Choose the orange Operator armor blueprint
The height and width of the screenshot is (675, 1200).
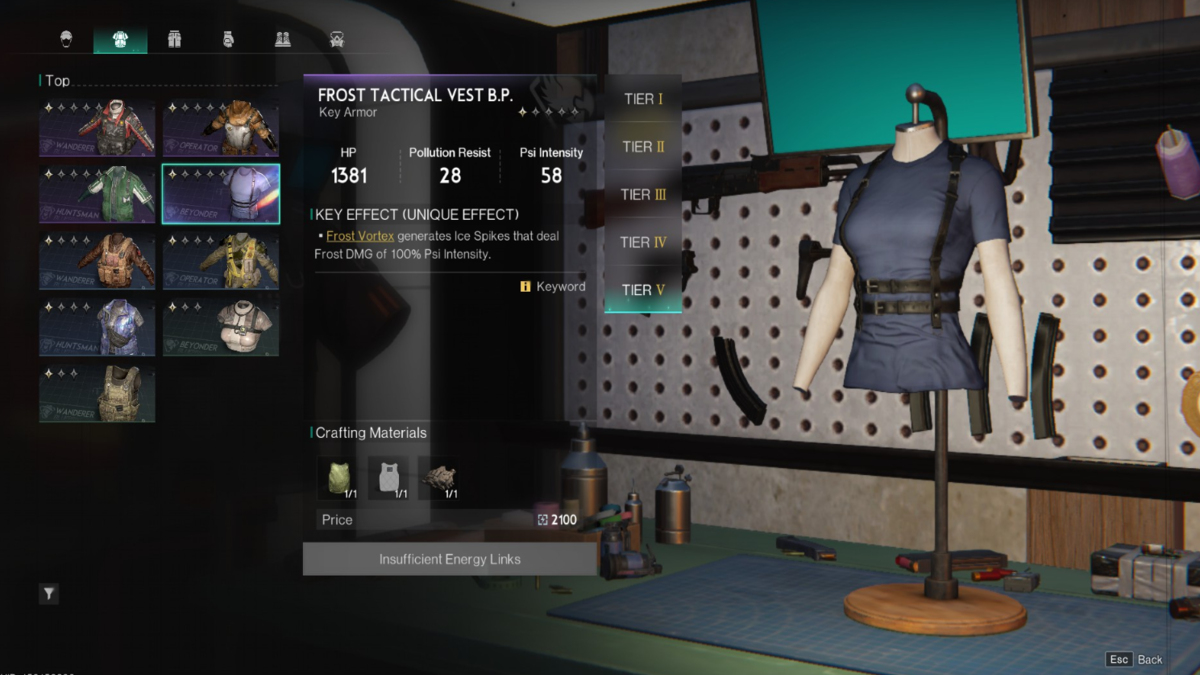click(x=221, y=127)
